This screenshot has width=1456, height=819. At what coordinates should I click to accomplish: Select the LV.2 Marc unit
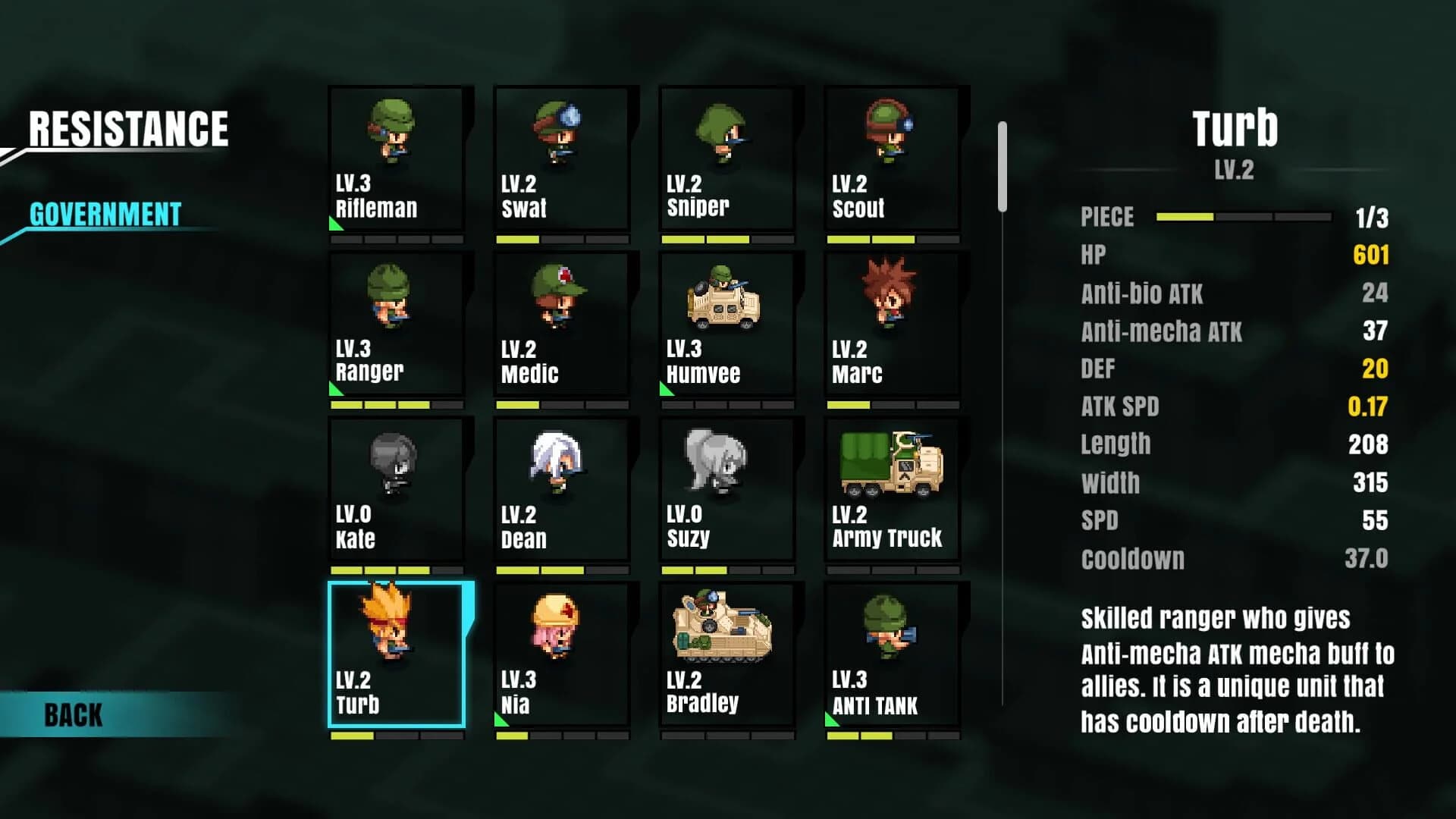(x=891, y=326)
